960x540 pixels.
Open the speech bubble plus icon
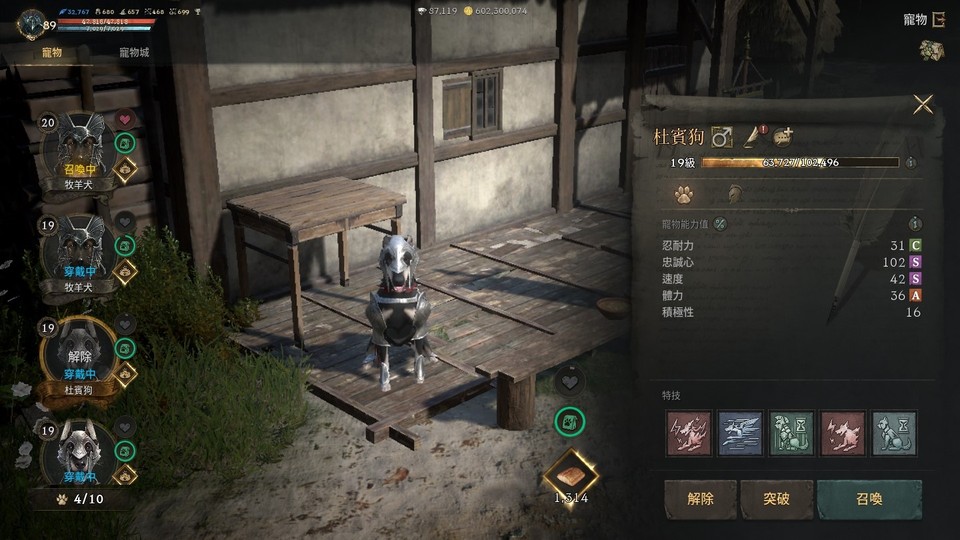782,137
